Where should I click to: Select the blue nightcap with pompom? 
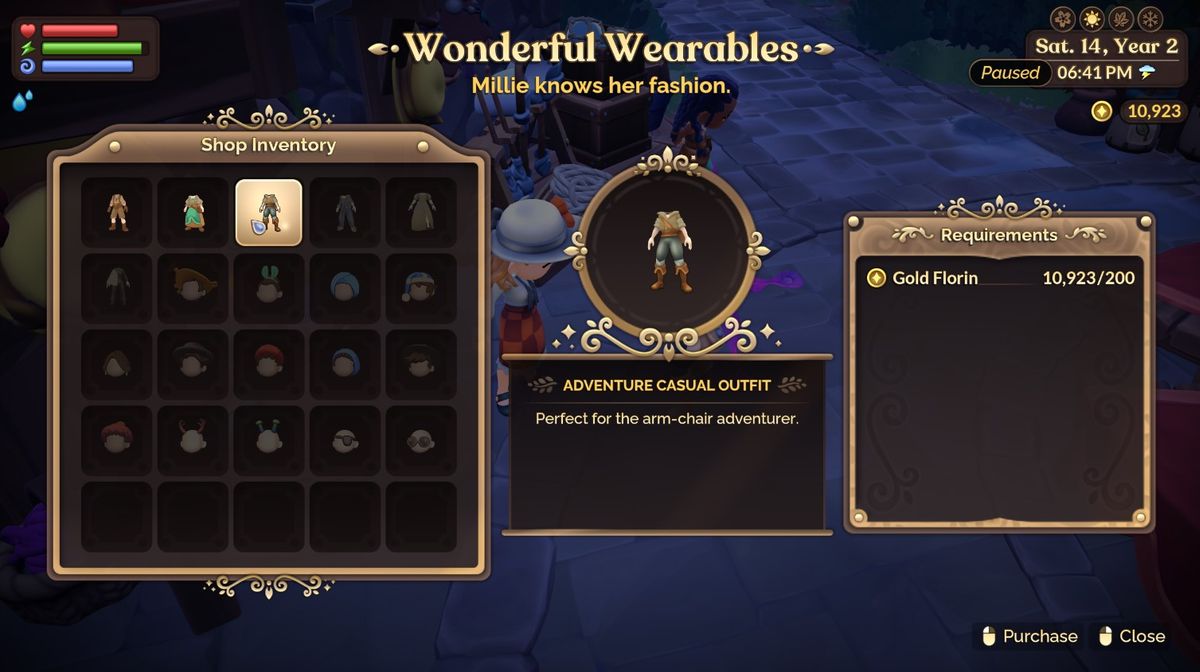click(421, 288)
